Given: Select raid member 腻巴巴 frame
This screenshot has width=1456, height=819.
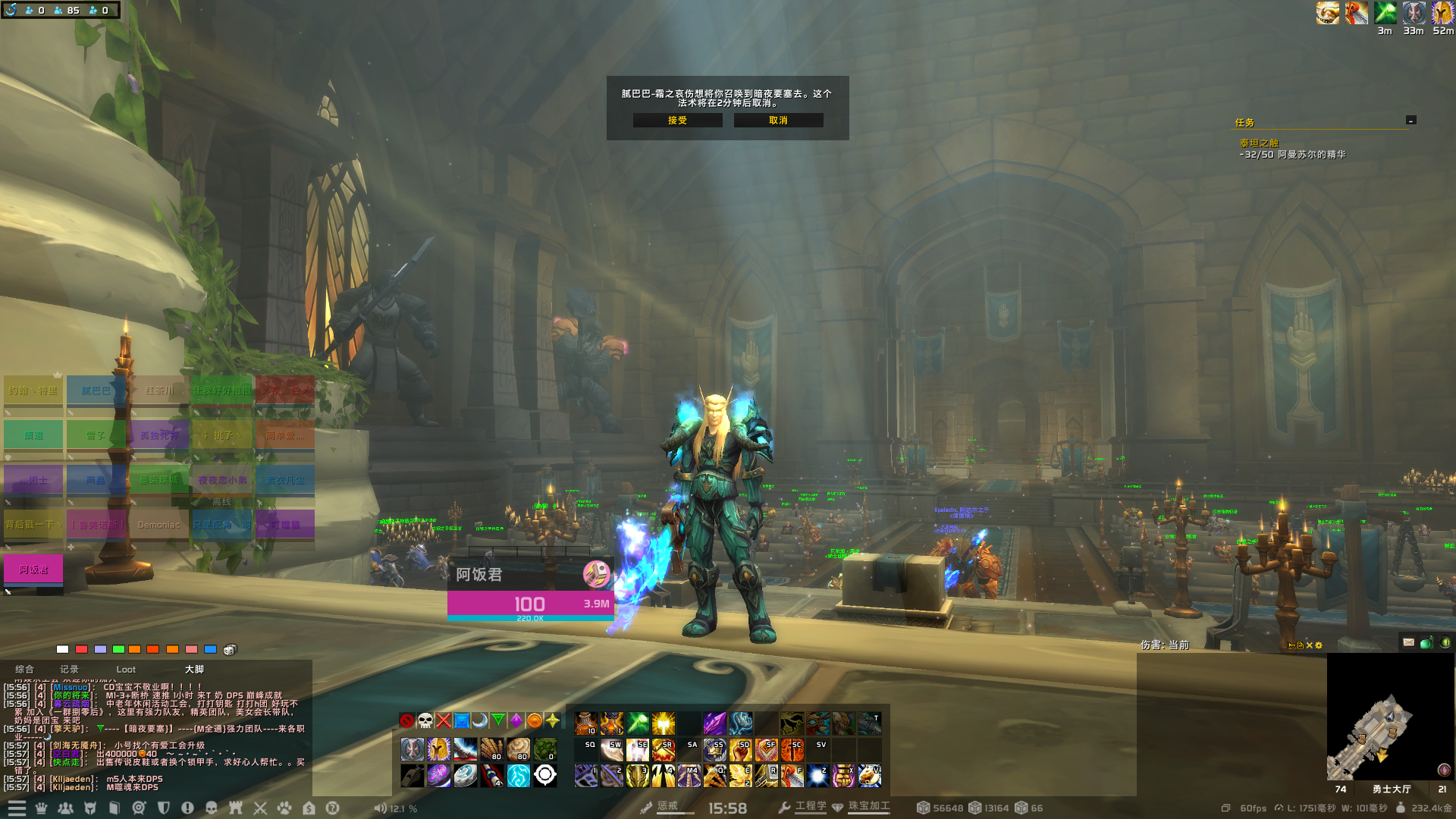Looking at the screenshot, I should pos(96,391).
